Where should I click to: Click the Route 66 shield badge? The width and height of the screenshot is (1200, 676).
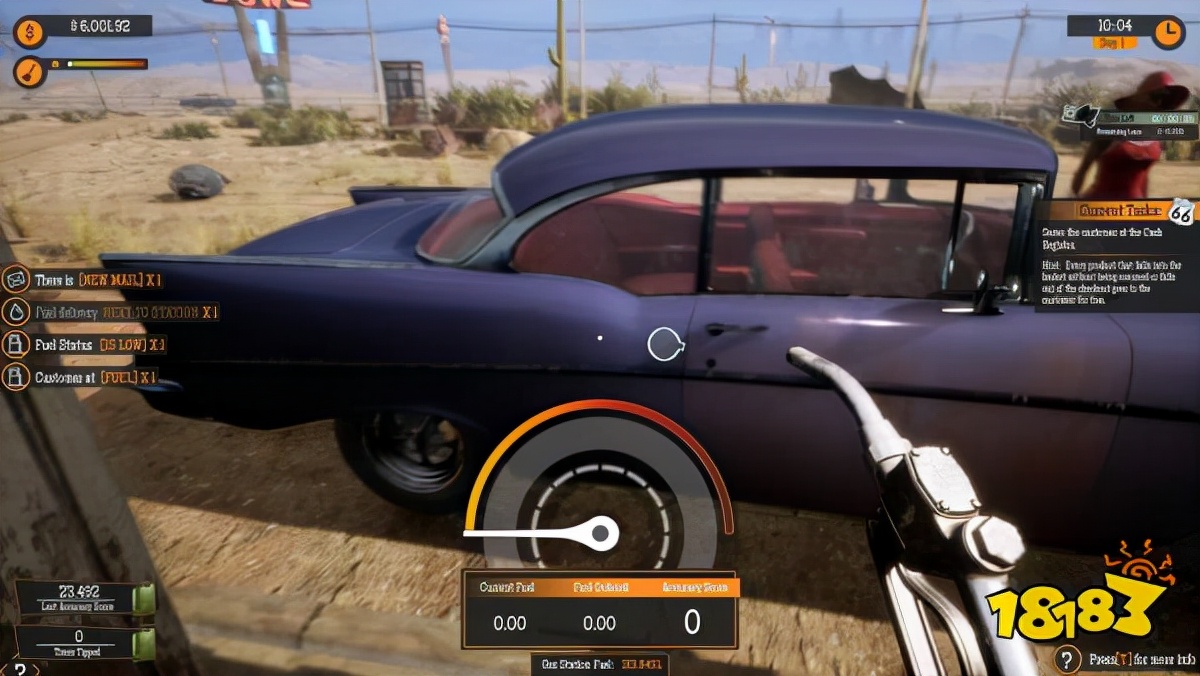[x=1181, y=211]
